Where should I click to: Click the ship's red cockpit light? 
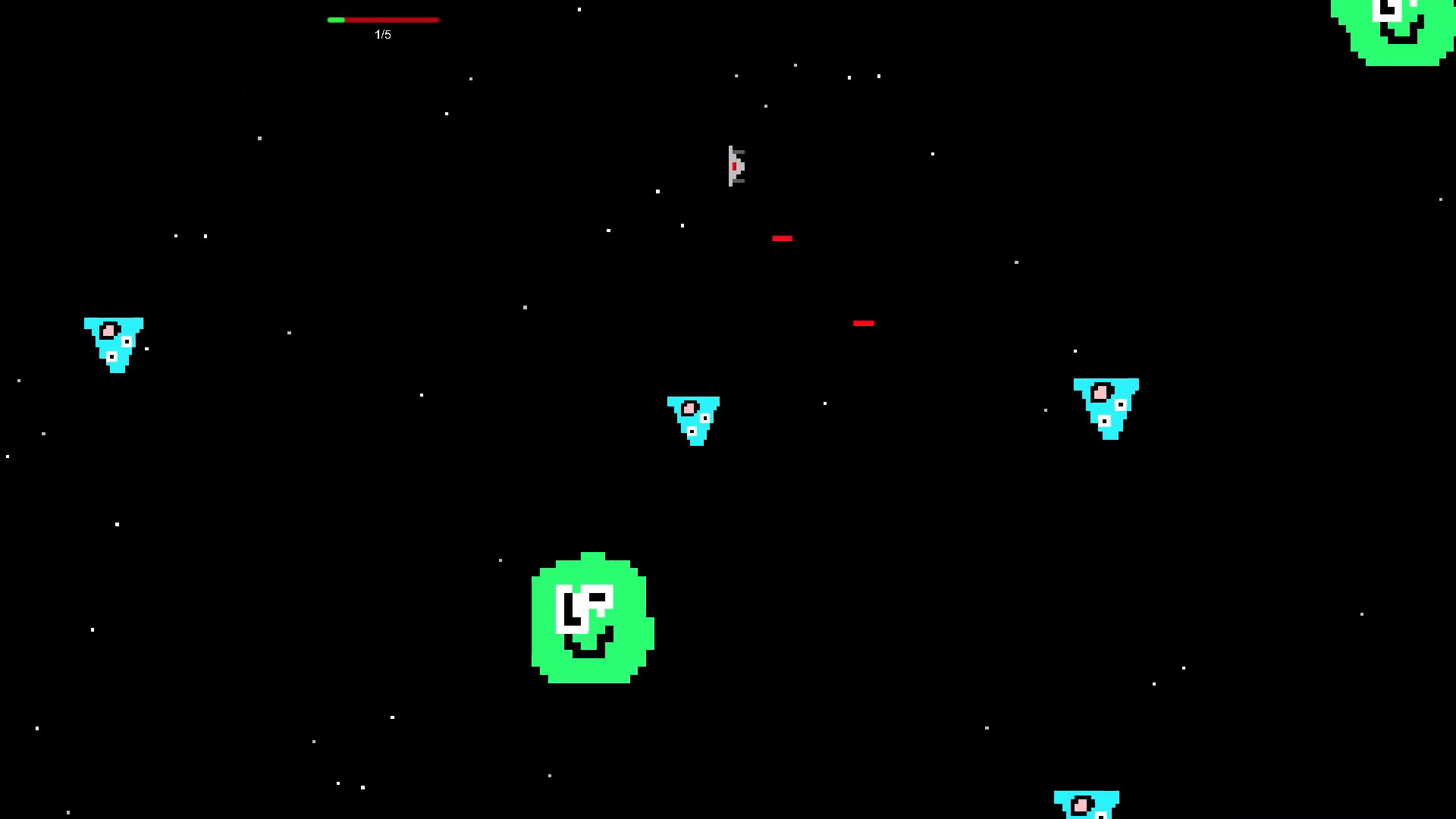click(x=733, y=165)
